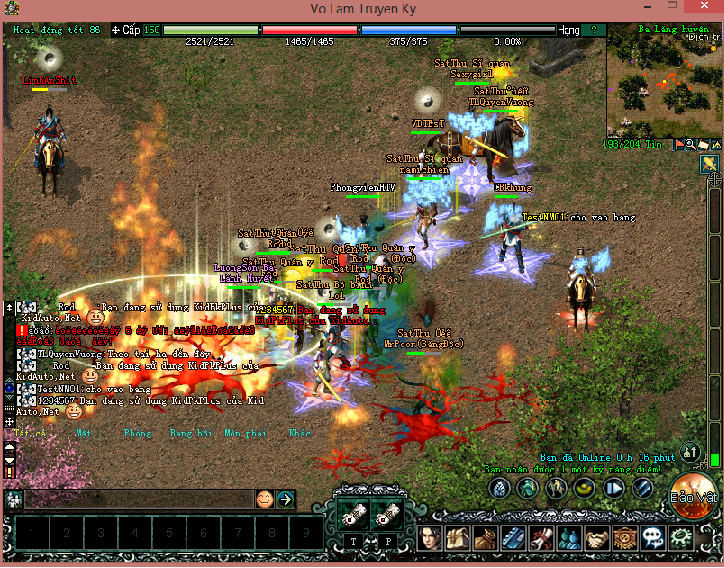This screenshot has height=568, width=724.
Task: Show the Bang hội chat channel
Action: tap(190, 433)
